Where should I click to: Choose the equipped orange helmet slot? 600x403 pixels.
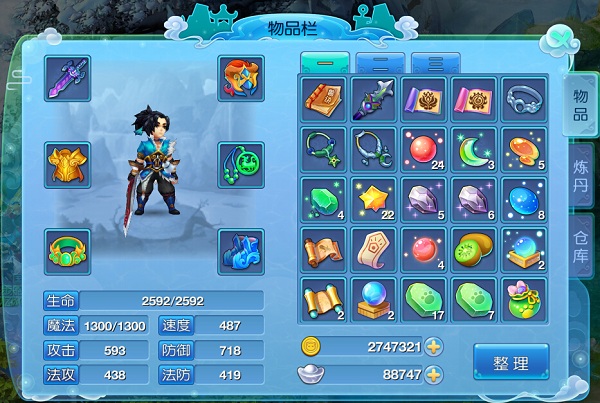[241, 78]
